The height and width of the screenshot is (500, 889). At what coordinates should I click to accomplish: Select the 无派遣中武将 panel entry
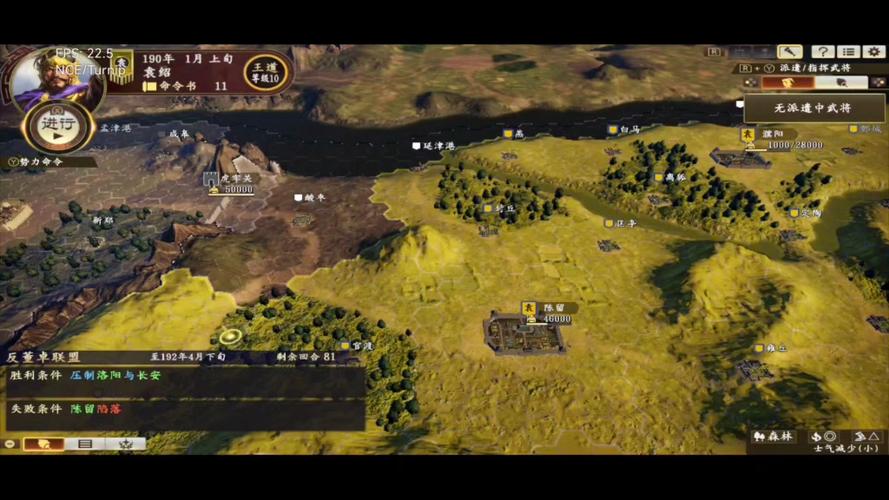click(812, 107)
